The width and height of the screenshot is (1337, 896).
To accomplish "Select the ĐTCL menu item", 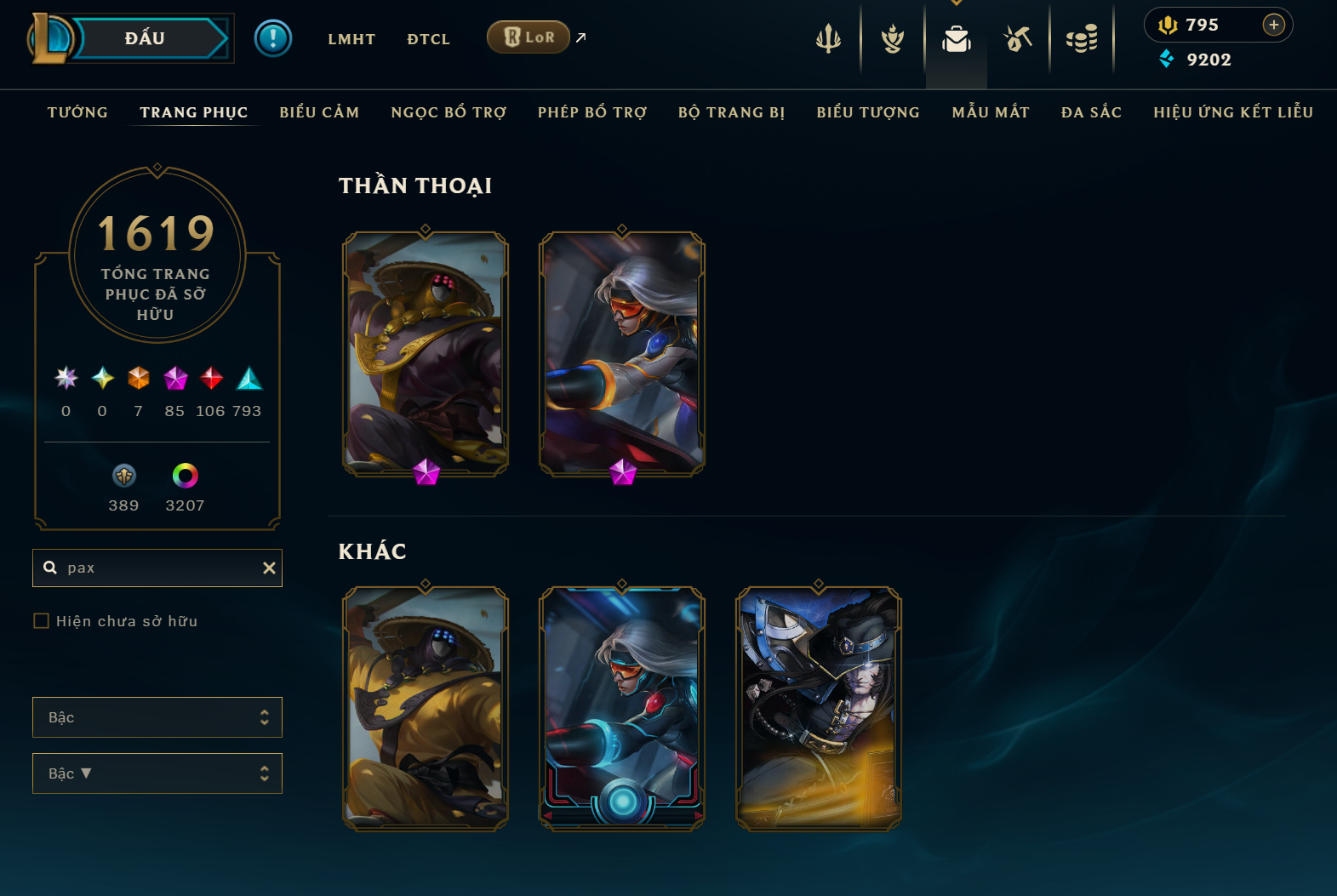I will (428, 38).
